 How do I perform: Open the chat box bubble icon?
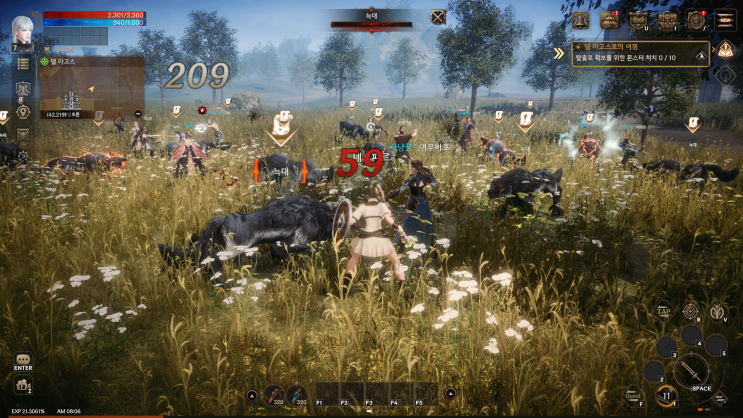click(x=23, y=359)
